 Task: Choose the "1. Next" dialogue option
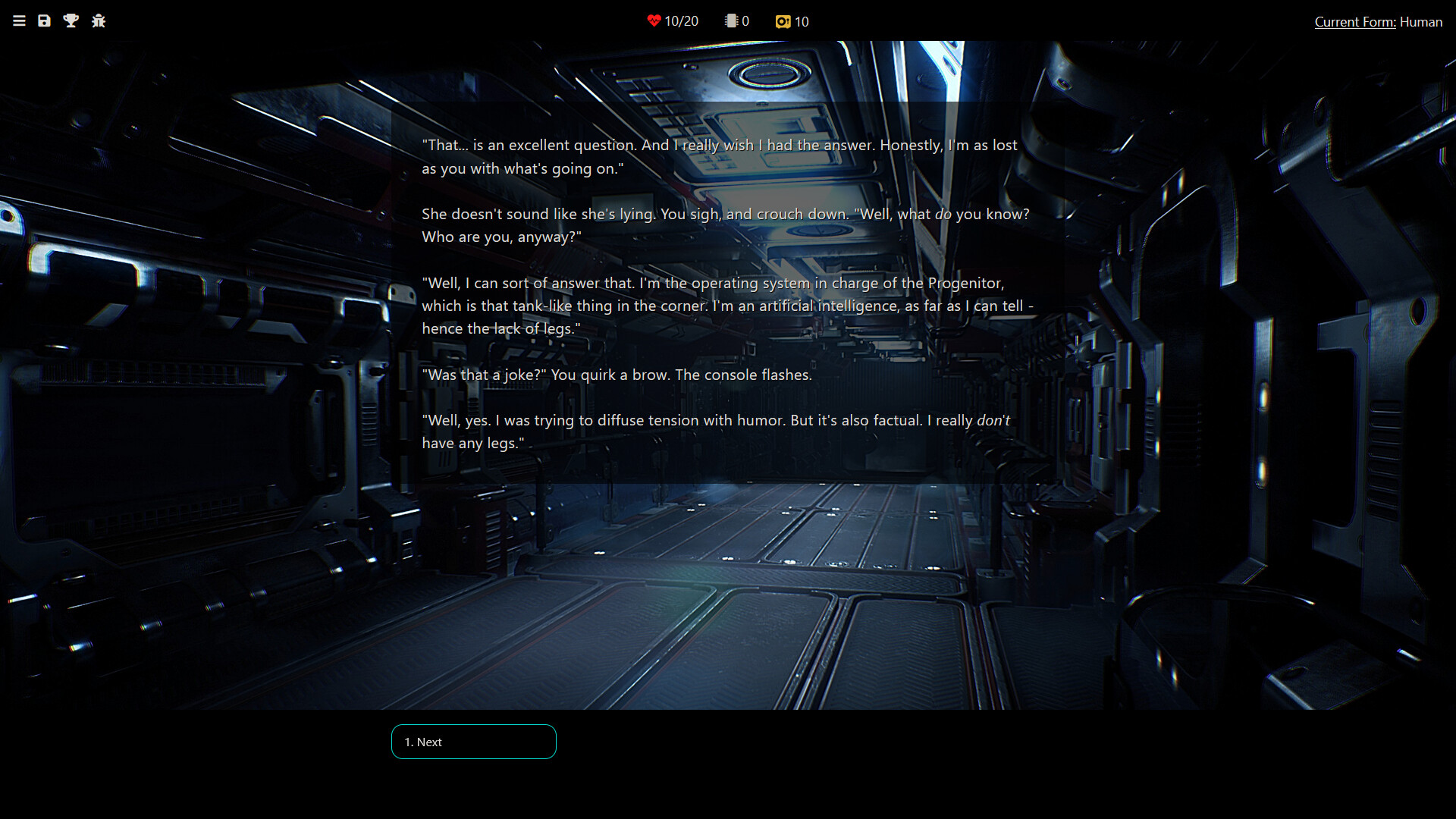[x=473, y=742]
